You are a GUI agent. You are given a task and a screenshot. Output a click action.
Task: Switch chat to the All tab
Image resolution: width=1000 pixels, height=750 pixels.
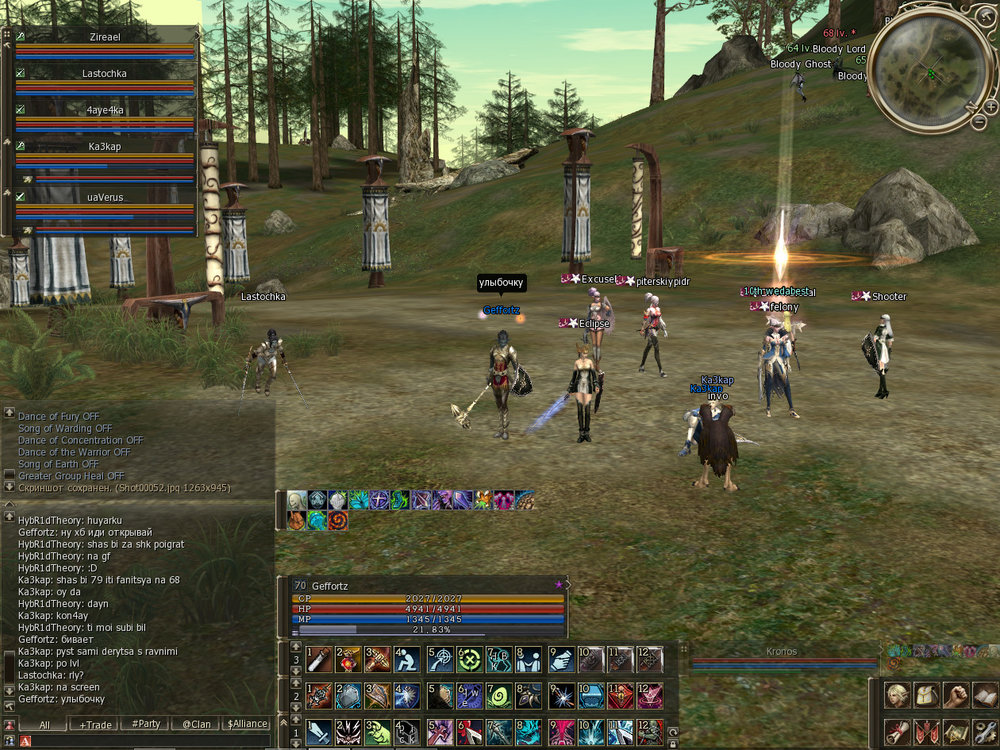(45, 724)
